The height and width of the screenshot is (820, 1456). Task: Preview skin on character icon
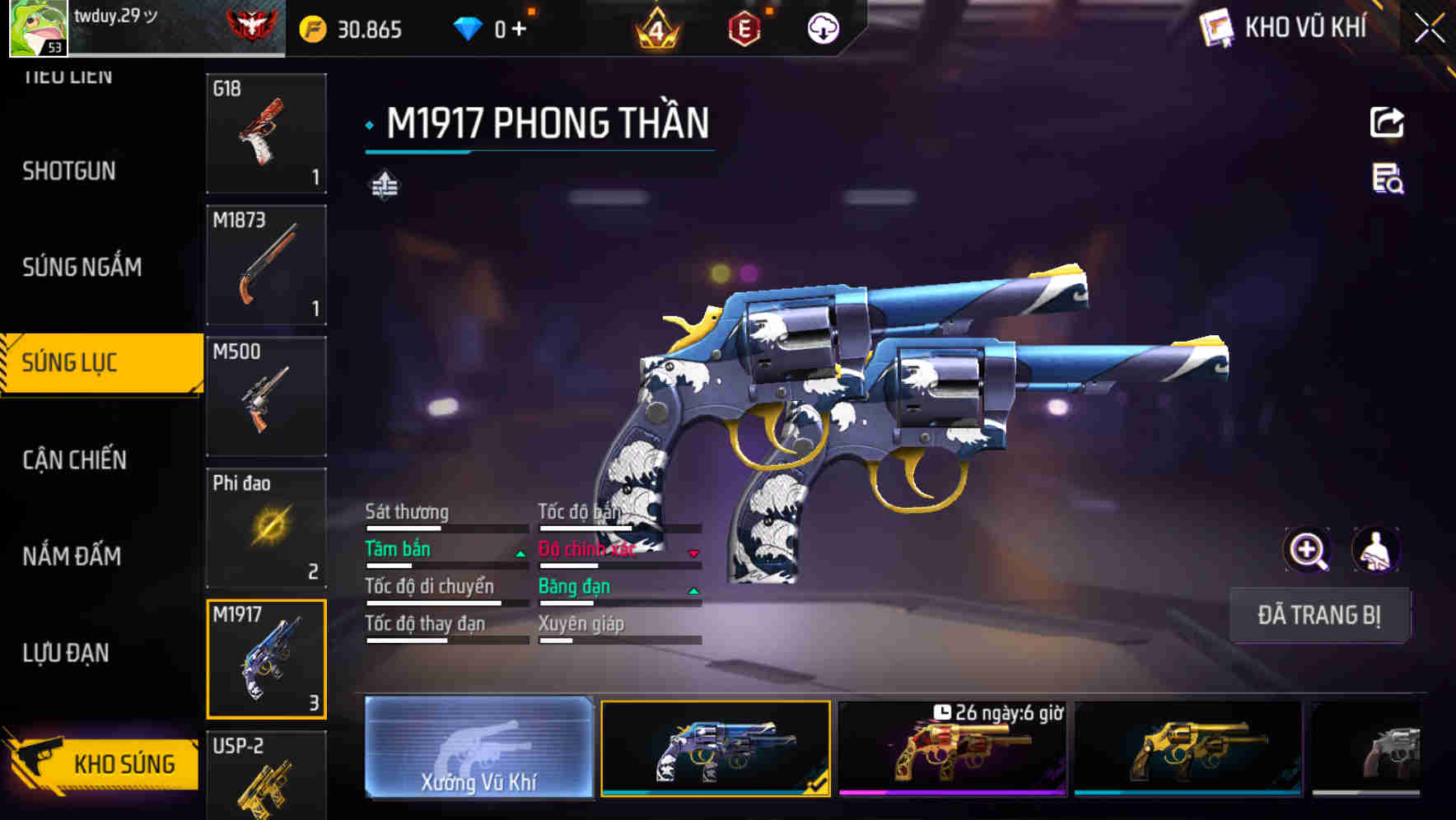(x=1375, y=550)
